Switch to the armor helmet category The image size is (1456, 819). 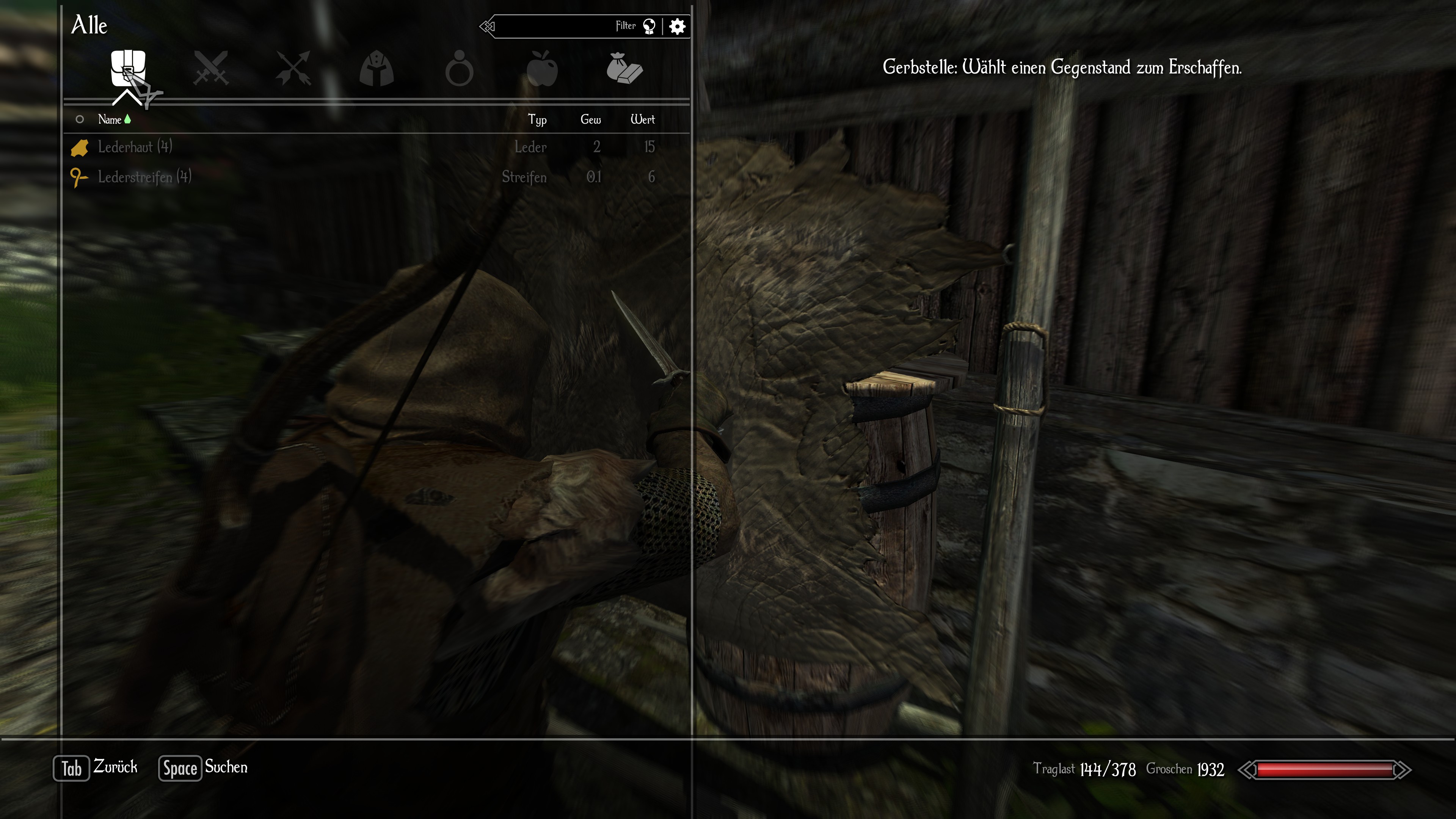[x=377, y=68]
